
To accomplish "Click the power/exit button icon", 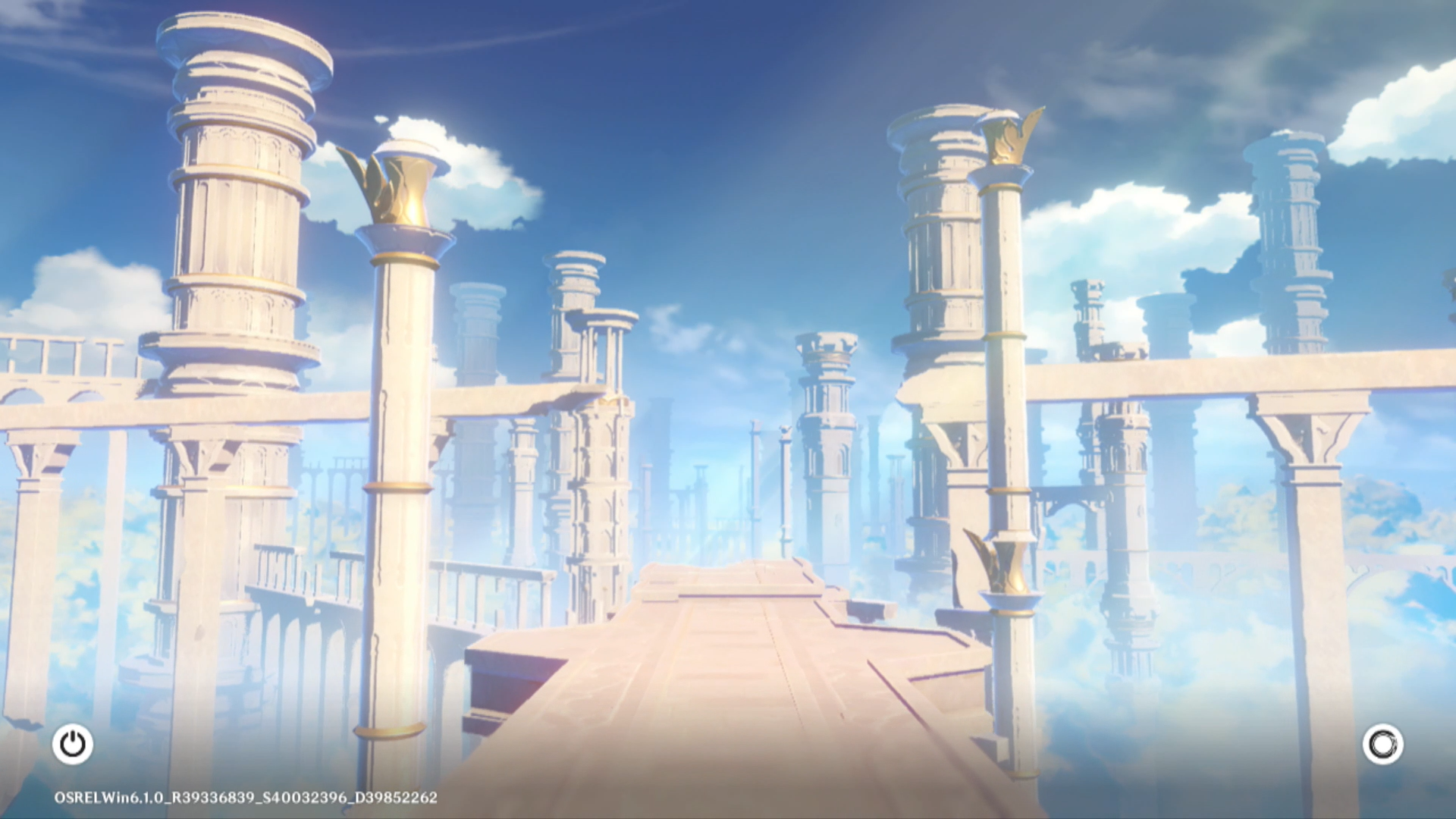I will [x=73, y=744].
